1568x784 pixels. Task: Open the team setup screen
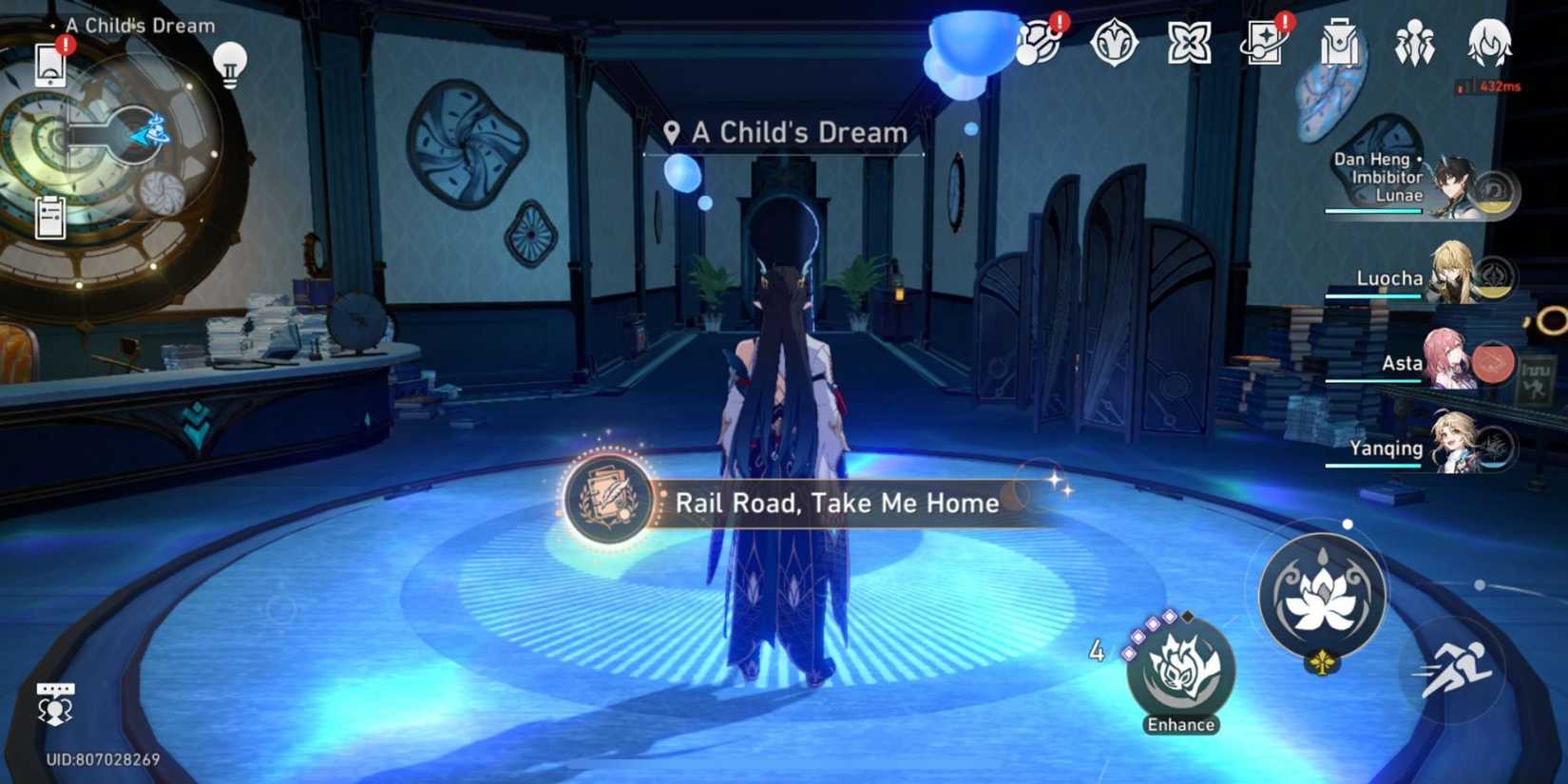pyautogui.click(x=1416, y=43)
